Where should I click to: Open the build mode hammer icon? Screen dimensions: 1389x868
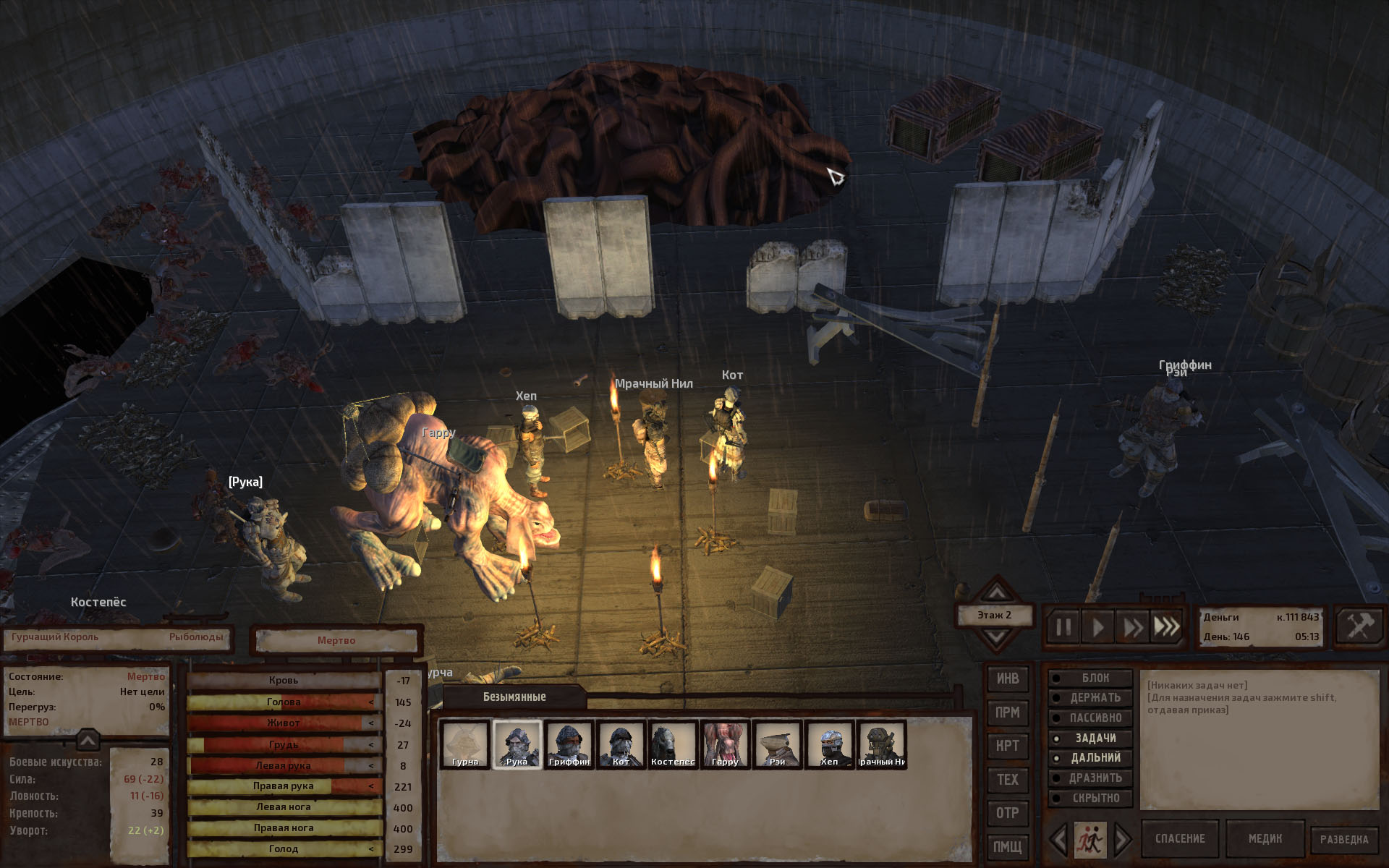coord(1359,626)
